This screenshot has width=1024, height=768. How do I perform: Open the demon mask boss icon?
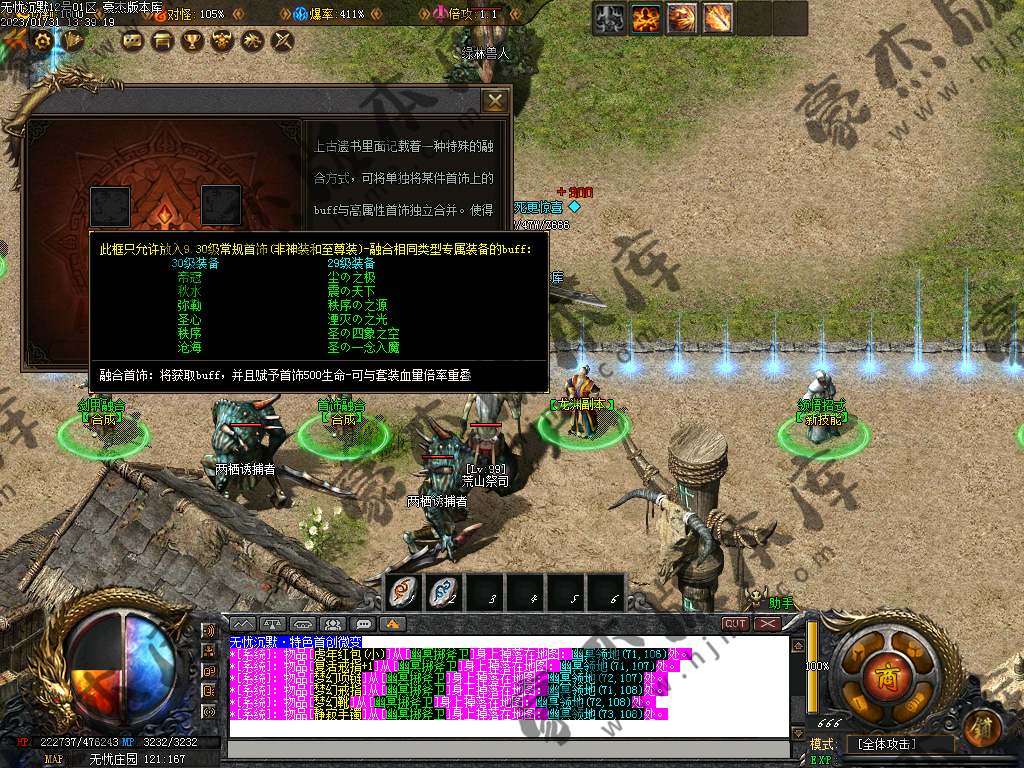click(222, 41)
